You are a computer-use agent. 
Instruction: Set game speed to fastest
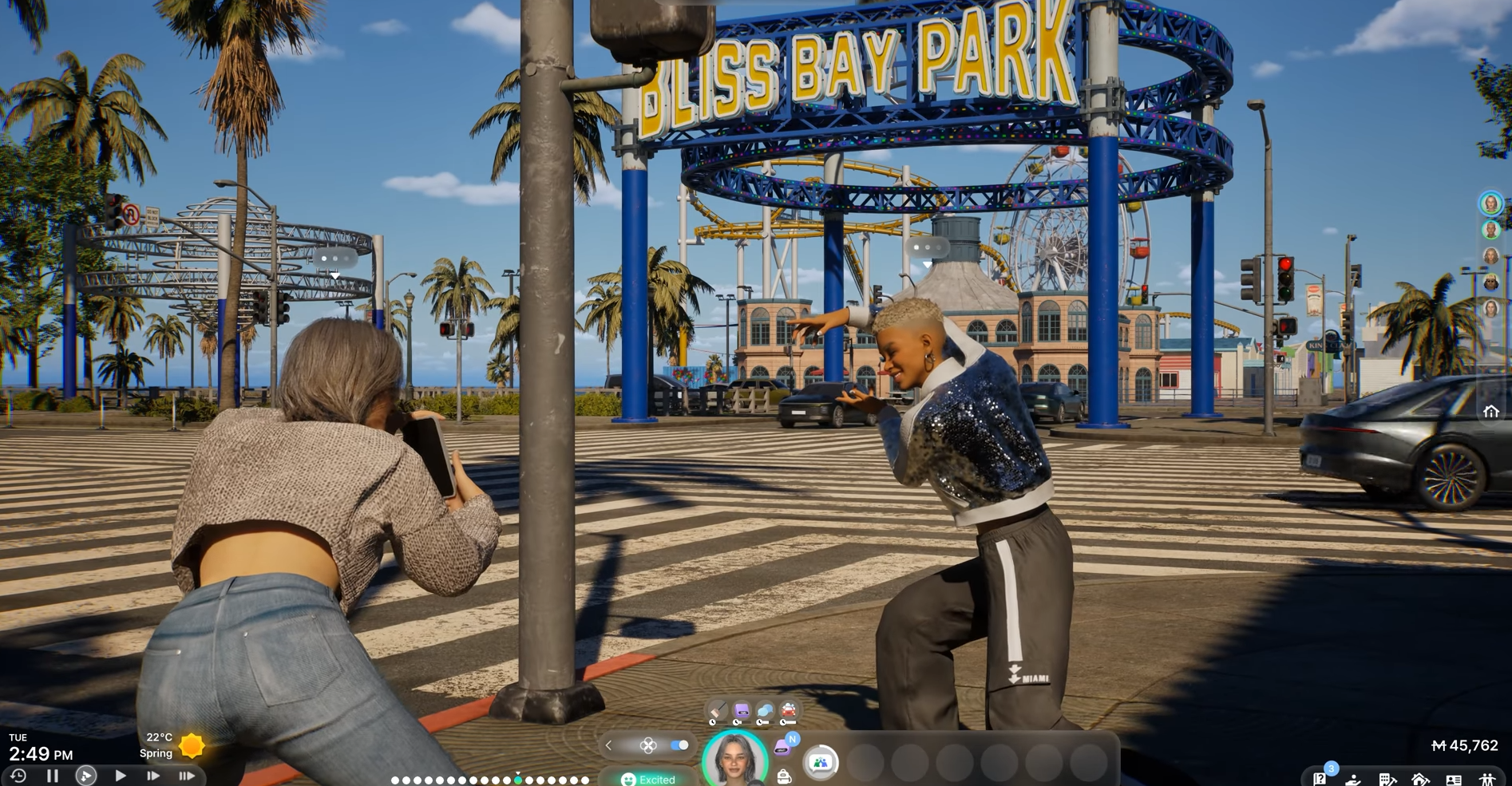pyautogui.click(x=187, y=776)
